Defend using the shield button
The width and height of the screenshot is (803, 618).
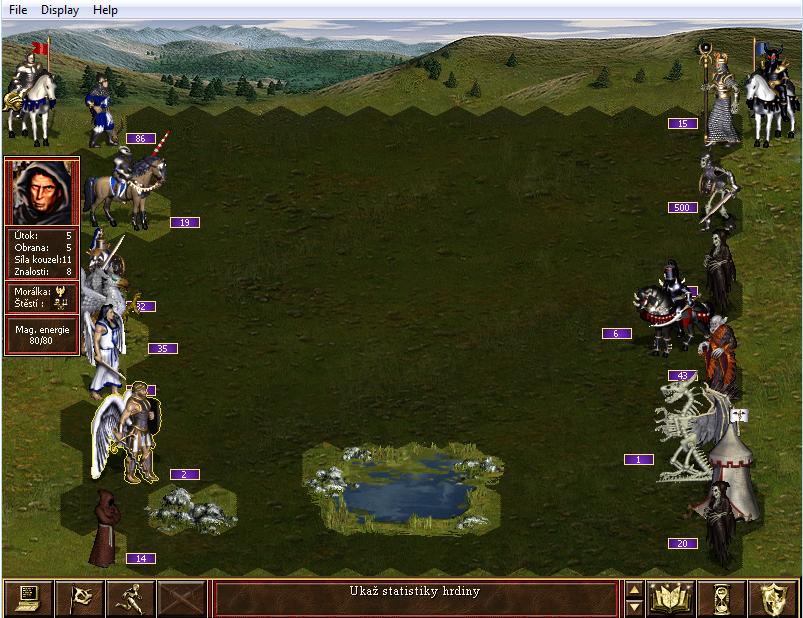click(773, 598)
